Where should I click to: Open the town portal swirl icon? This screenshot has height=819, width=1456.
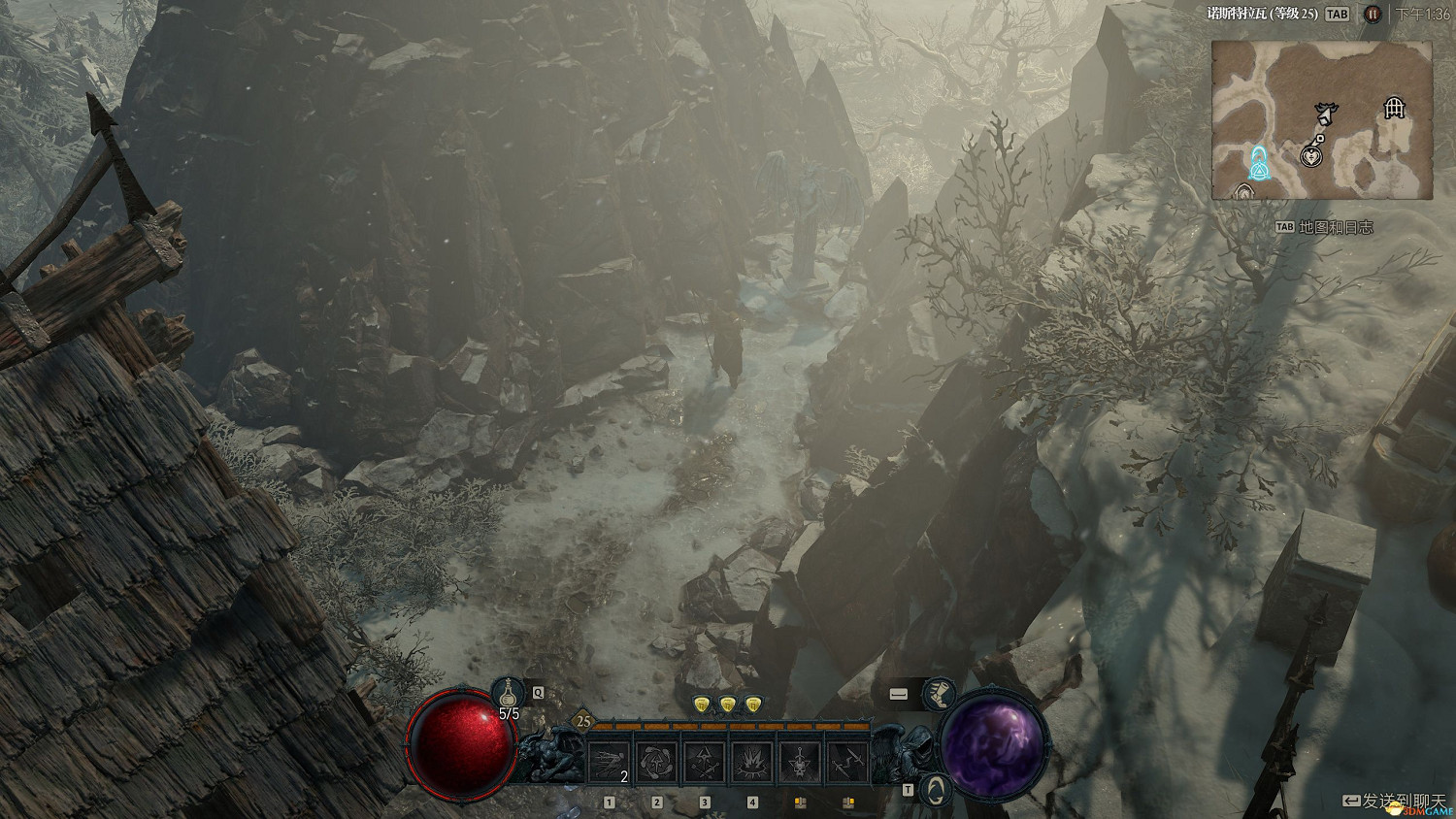(934, 789)
